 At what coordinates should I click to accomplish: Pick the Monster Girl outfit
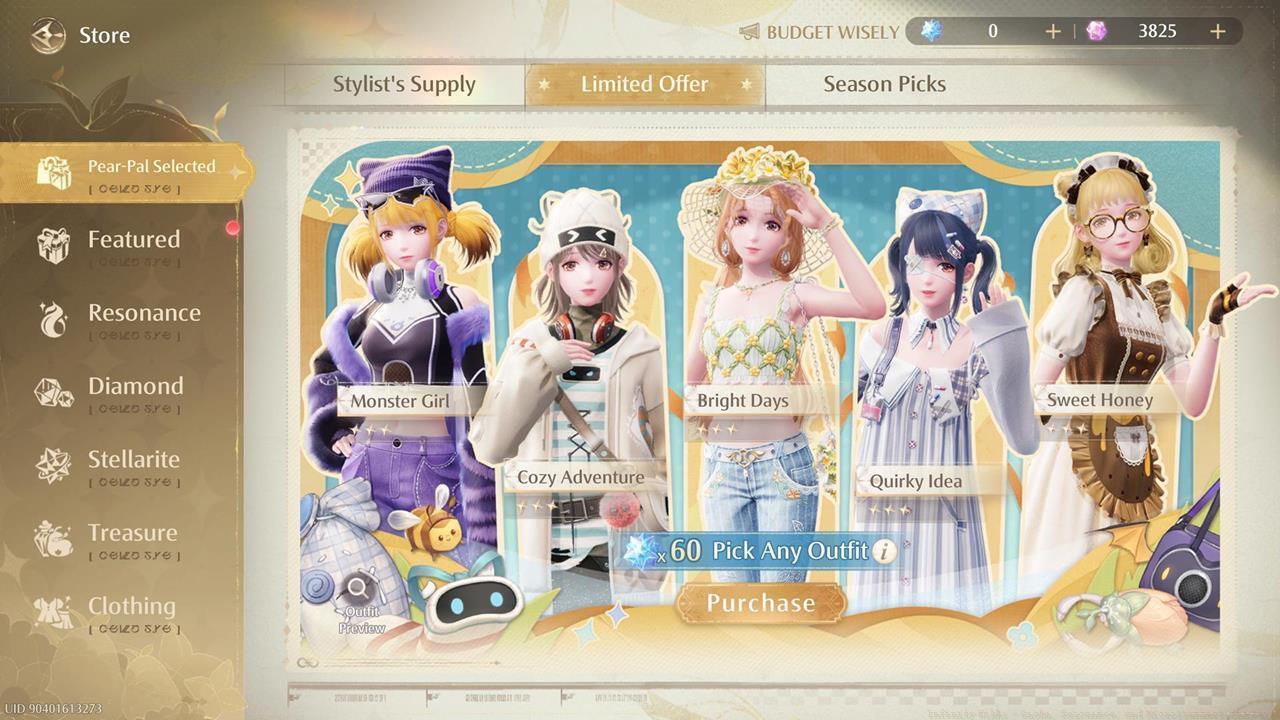(x=400, y=401)
